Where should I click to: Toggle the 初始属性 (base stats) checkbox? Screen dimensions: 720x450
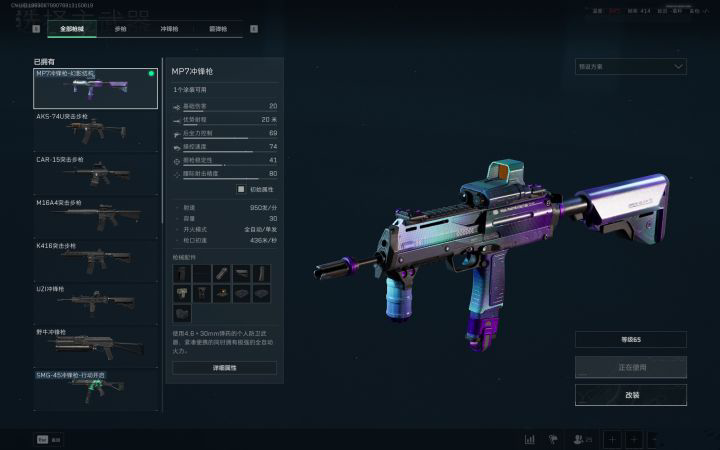[x=240, y=189]
